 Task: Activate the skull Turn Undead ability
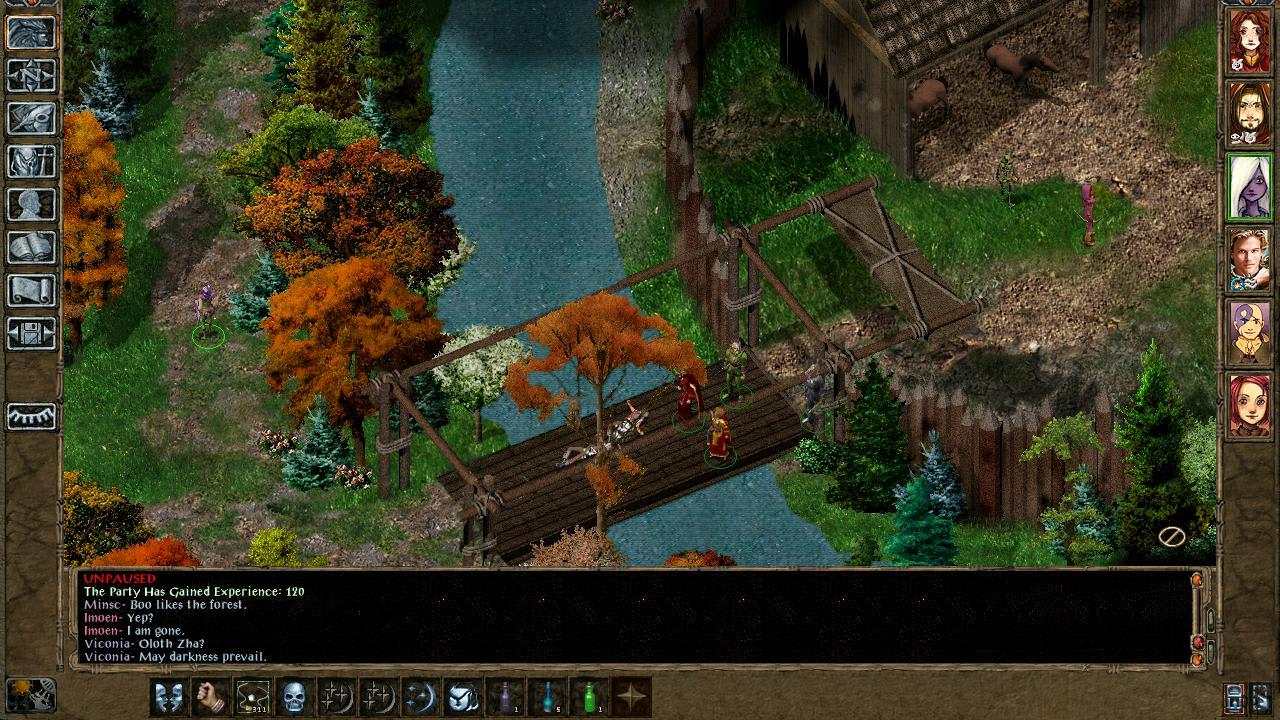click(x=295, y=696)
